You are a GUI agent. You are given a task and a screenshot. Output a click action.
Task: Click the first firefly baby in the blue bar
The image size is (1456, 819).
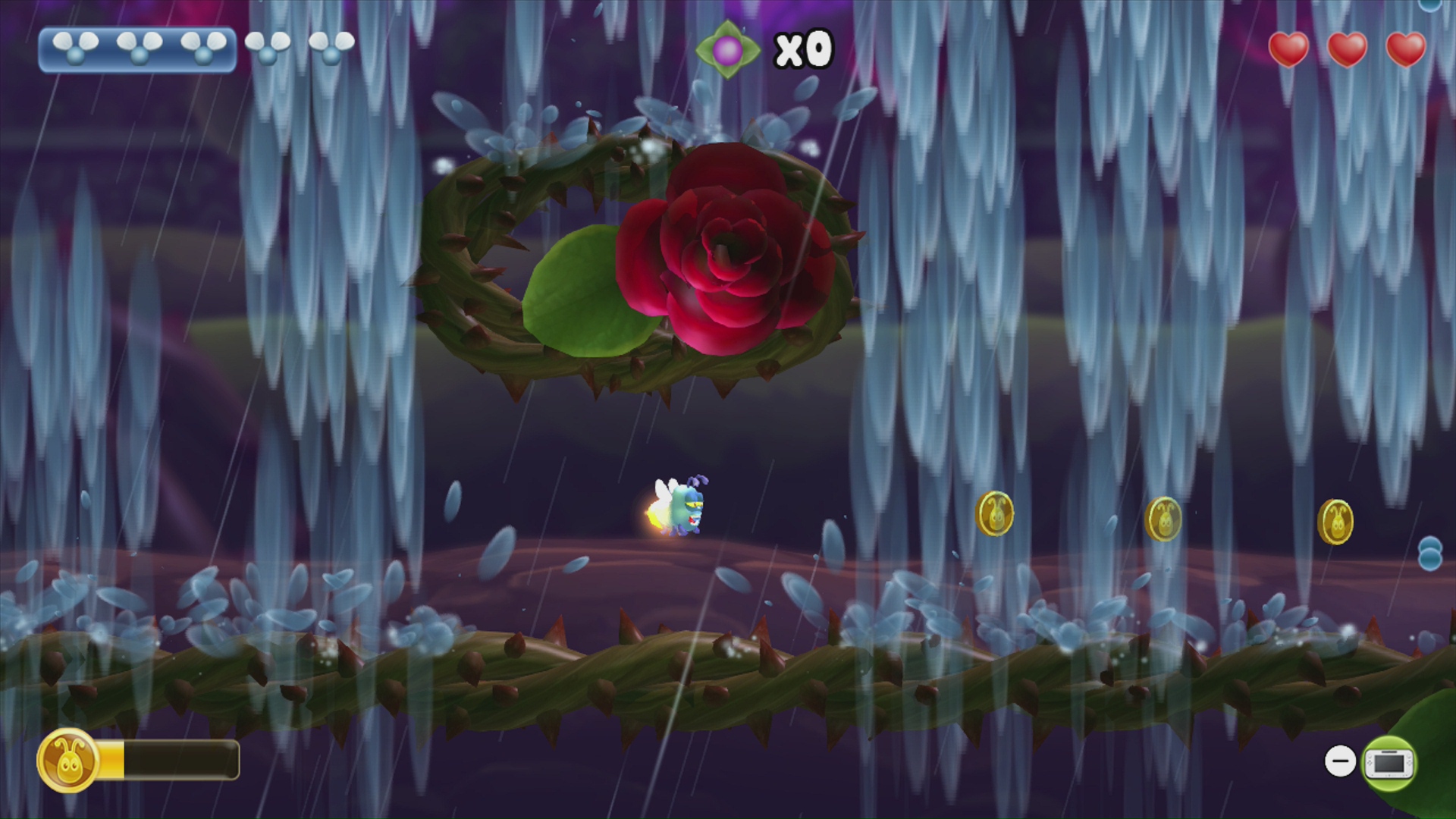pos(74,47)
